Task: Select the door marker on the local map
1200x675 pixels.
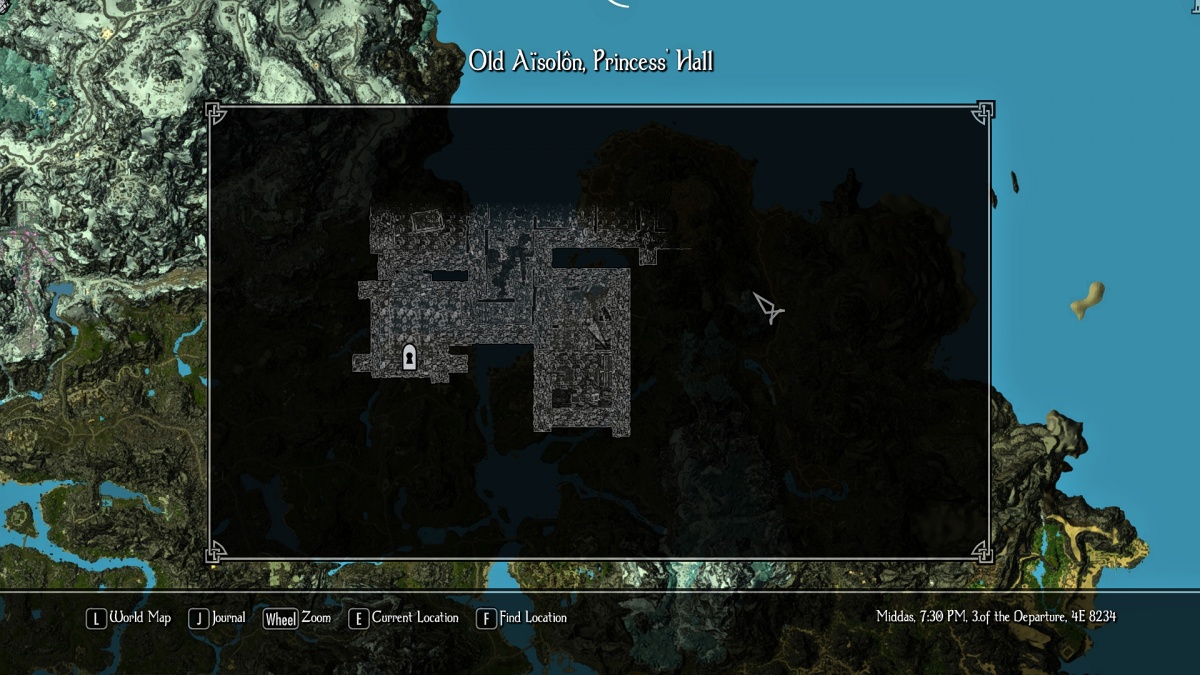Action: pos(409,357)
